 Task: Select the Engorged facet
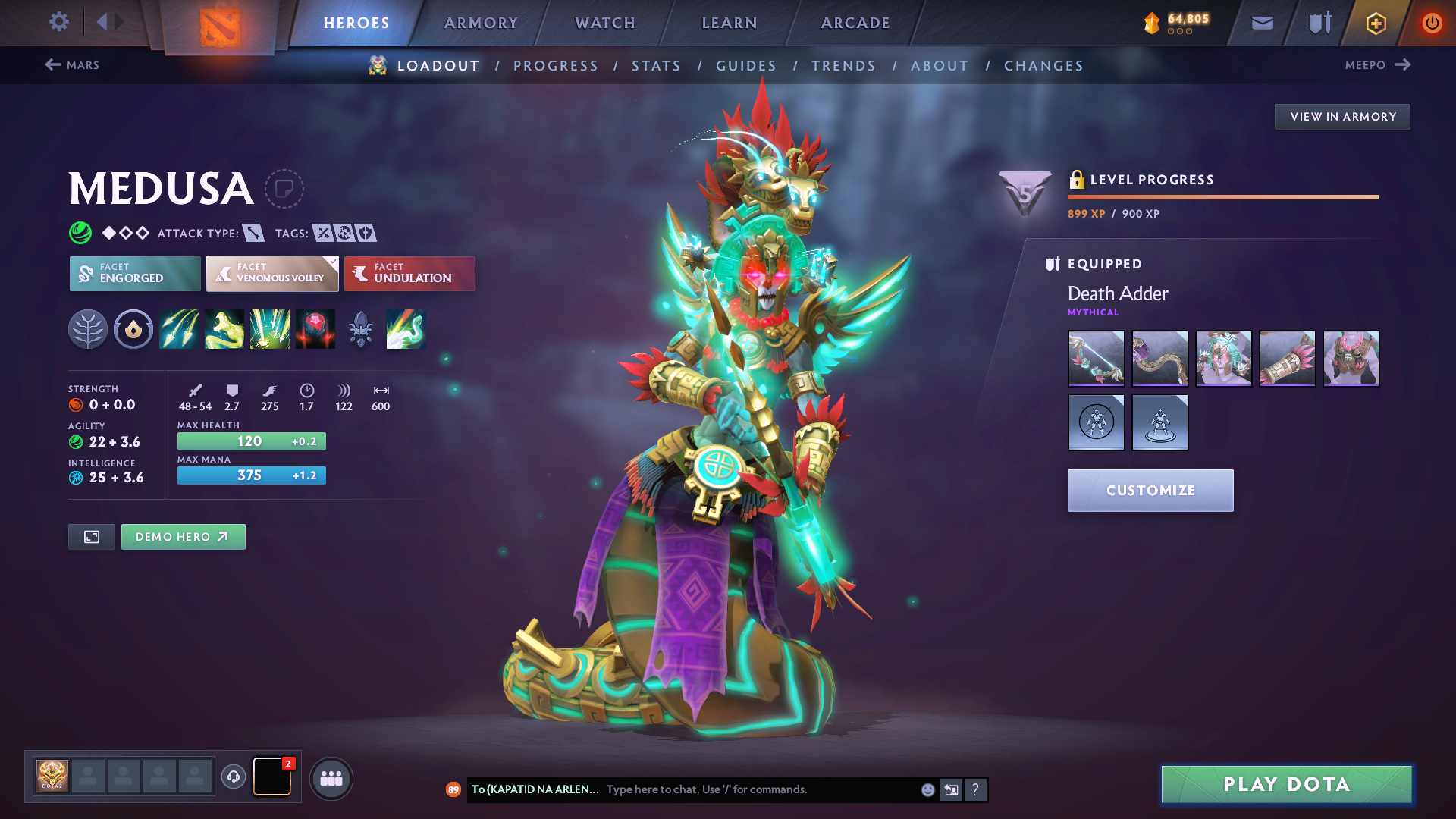pos(134,273)
